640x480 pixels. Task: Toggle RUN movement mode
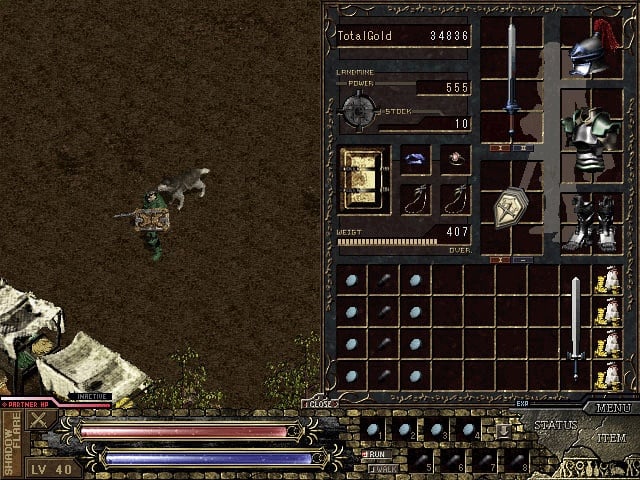pos(377,453)
